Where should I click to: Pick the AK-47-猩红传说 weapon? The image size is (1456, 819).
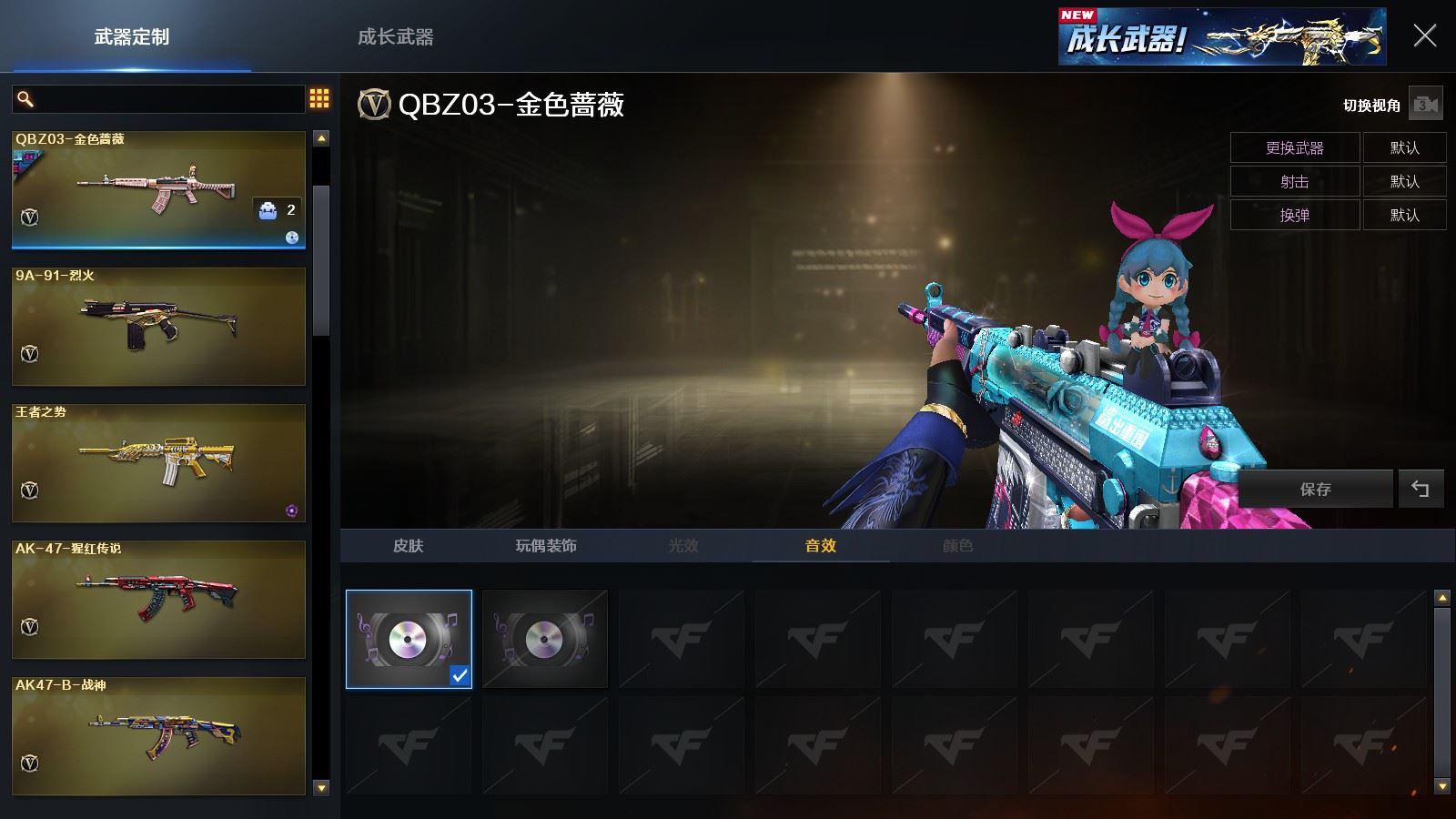click(158, 599)
